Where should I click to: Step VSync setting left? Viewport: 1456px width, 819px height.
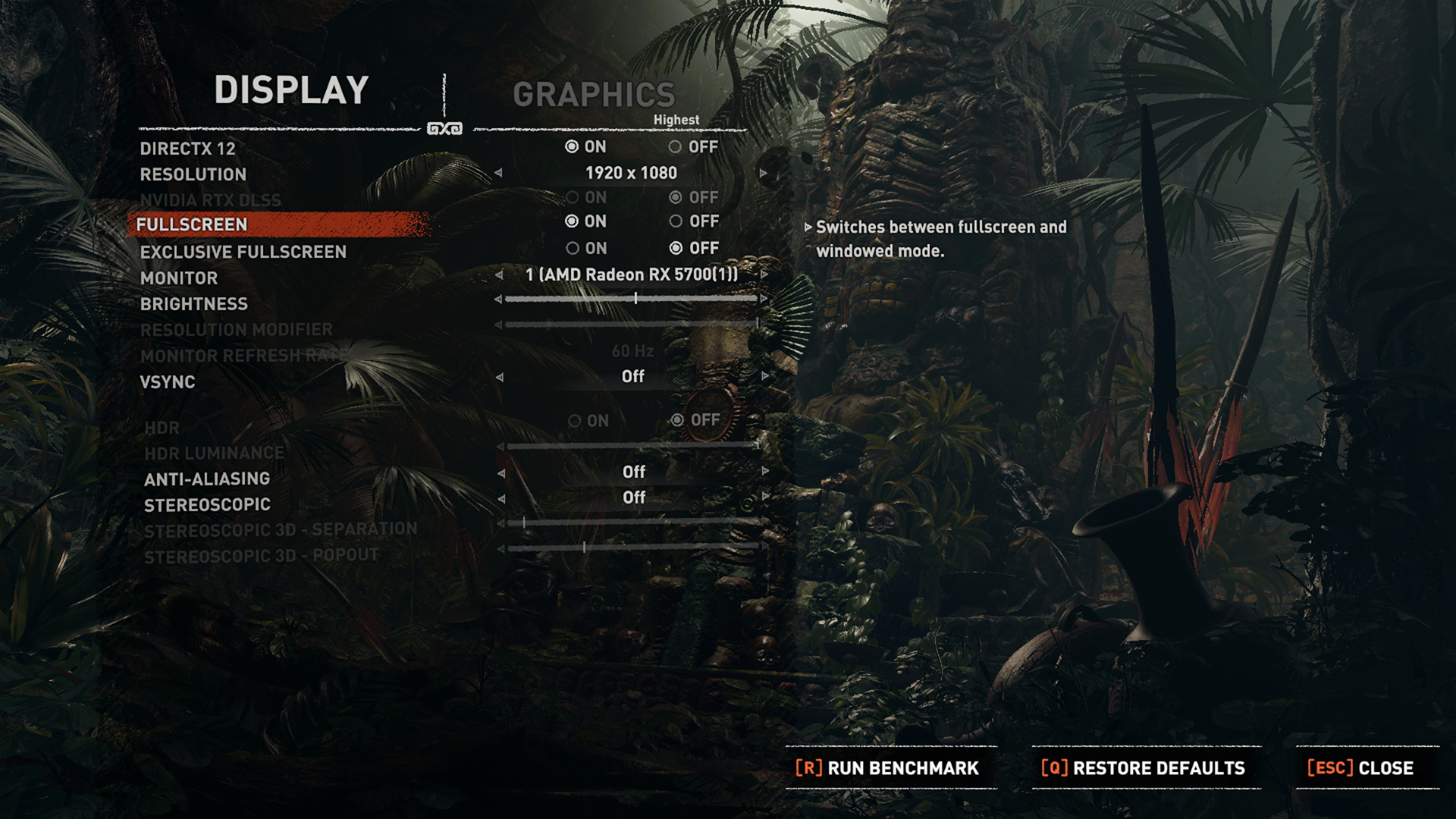[500, 377]
